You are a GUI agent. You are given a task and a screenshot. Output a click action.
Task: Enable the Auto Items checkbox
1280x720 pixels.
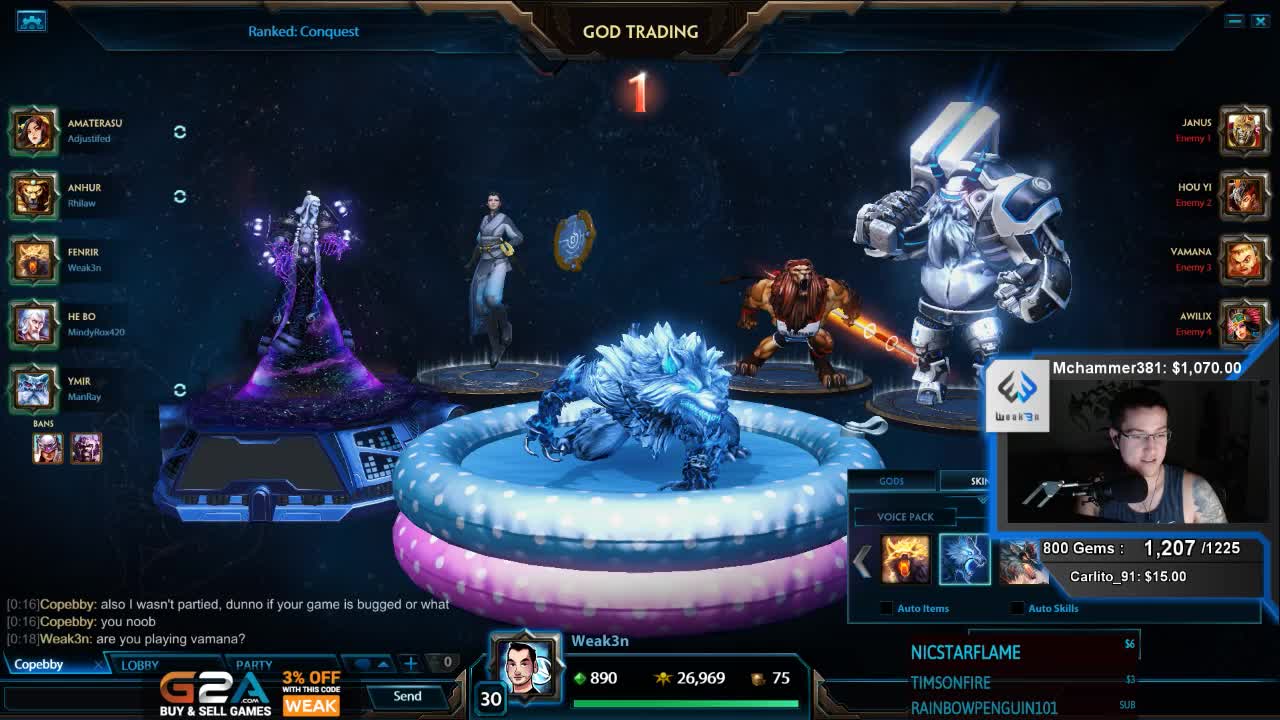click(x=886, y=608)
